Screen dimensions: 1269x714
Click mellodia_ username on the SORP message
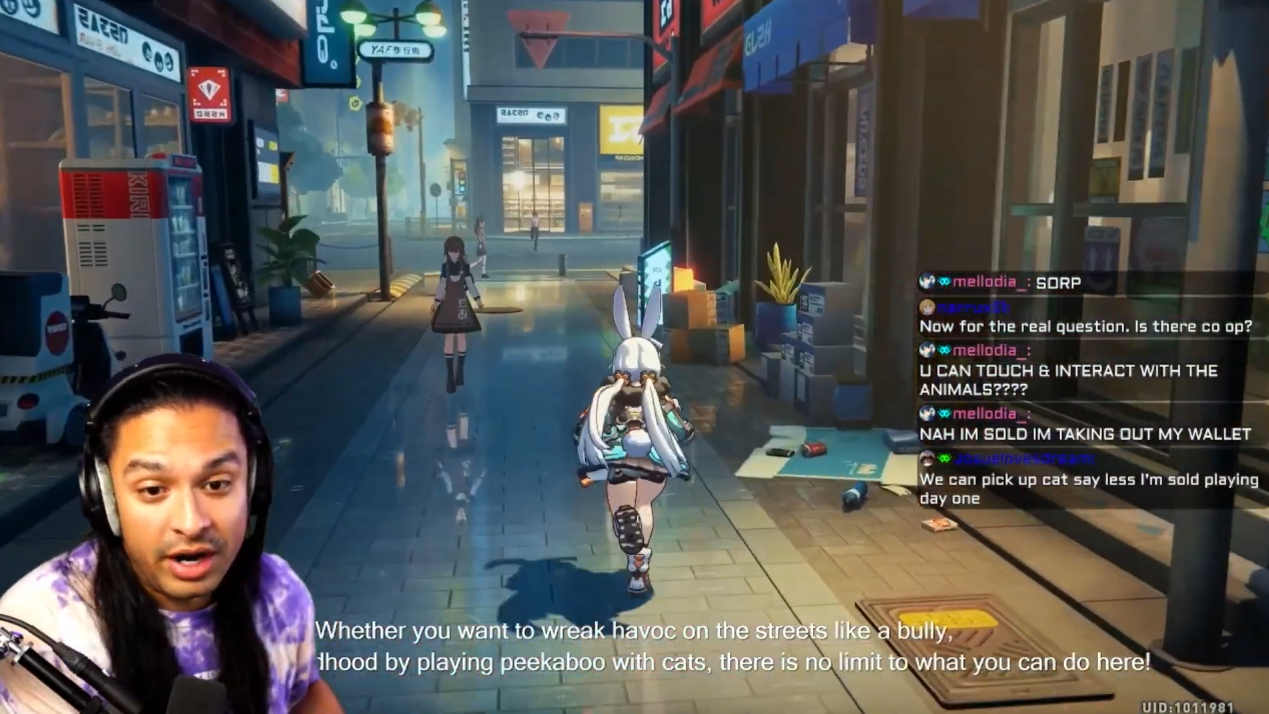[989, 283]
